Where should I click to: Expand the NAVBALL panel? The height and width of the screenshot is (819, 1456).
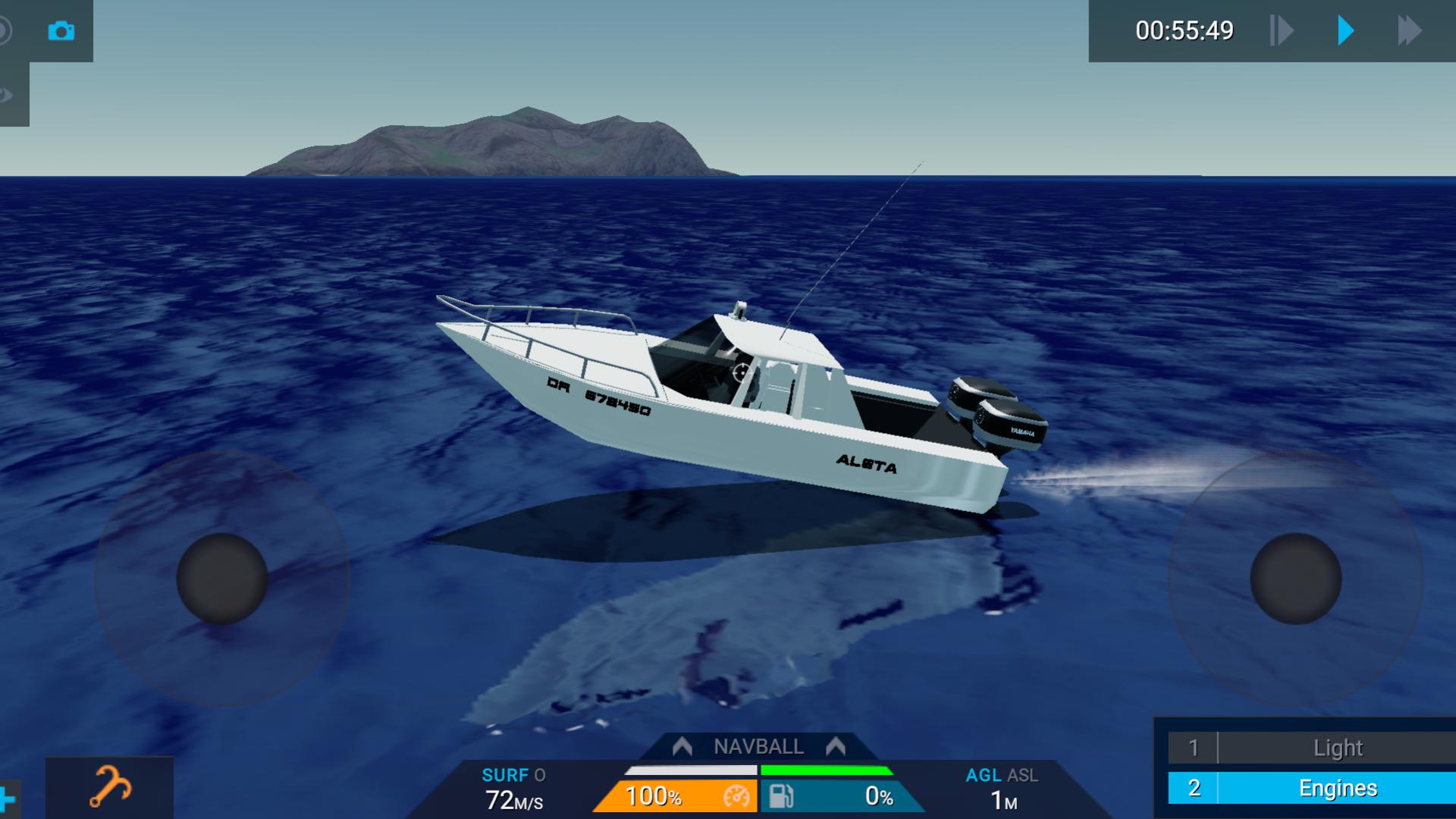click(758, 747)
